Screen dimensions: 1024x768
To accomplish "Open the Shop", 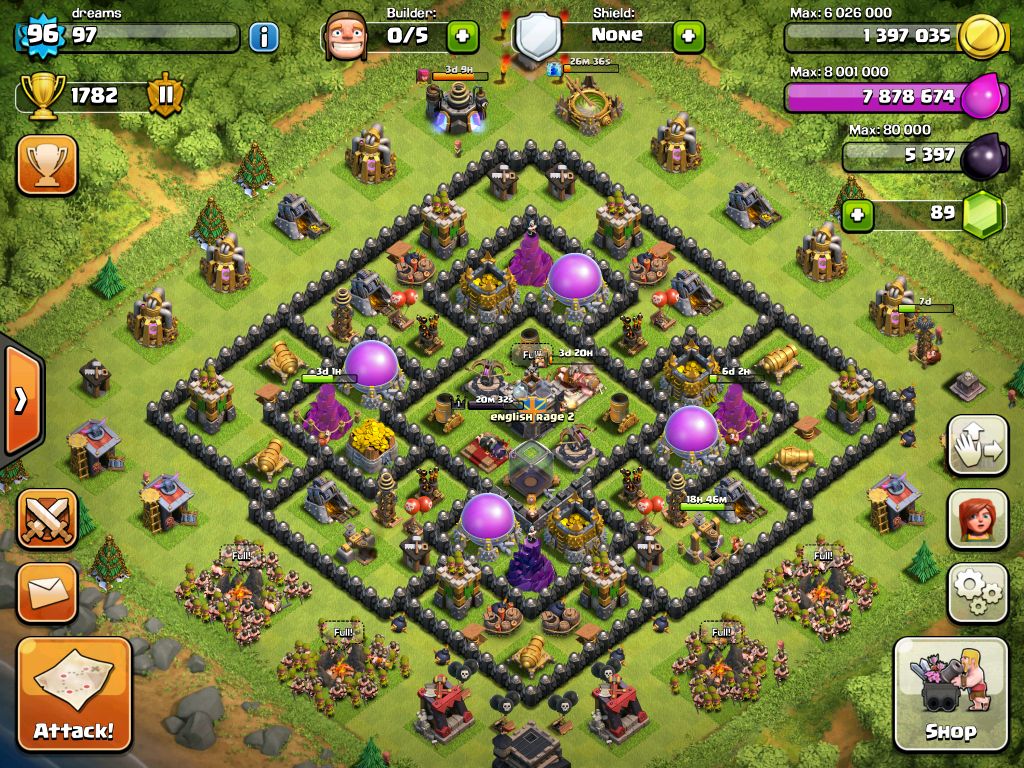I will click(x=950, y=694).
